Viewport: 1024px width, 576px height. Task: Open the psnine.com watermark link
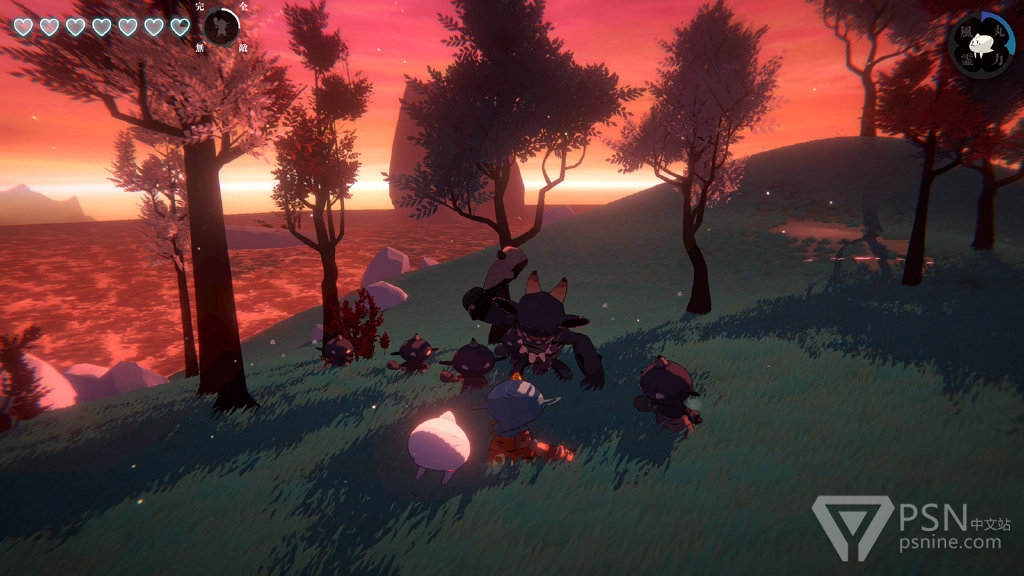click(950, 542)
